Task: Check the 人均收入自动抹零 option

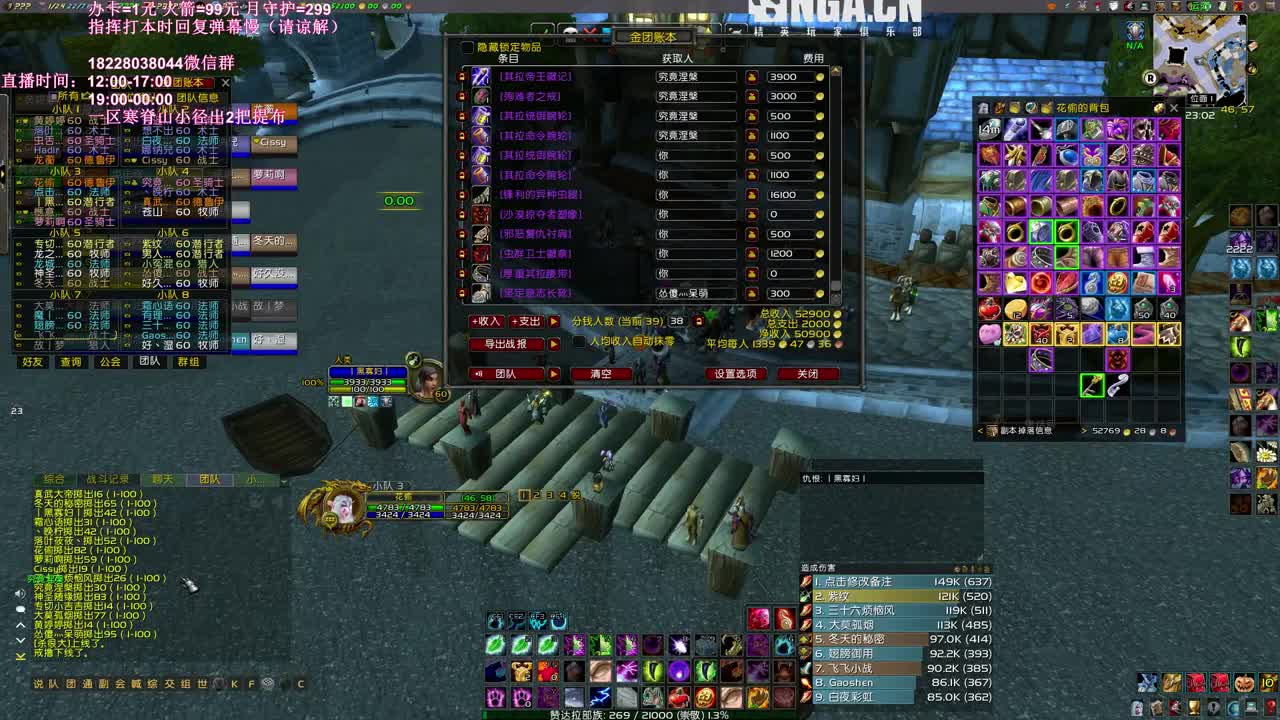Action: pos(579,341)
